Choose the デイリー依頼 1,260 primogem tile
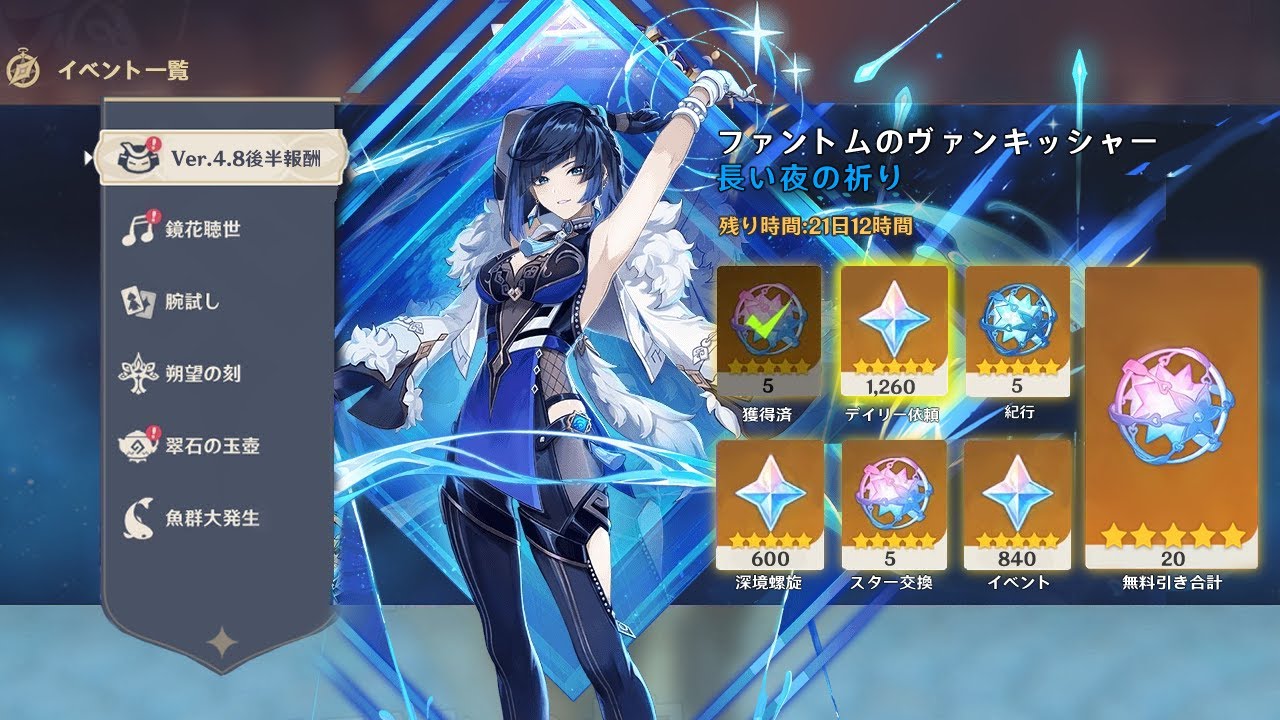The image size is (1280, 720). click(894, 332)
